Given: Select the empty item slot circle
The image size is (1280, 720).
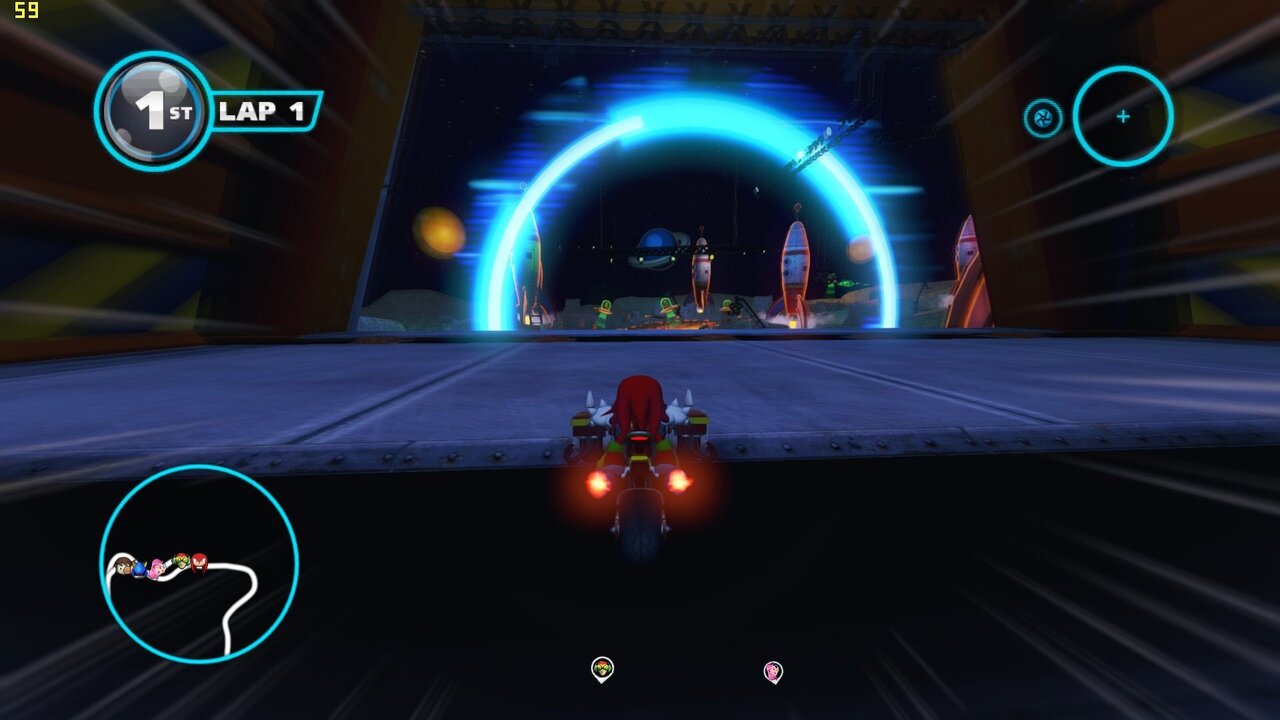Looking at the screenshot, I should (1122, 117).
